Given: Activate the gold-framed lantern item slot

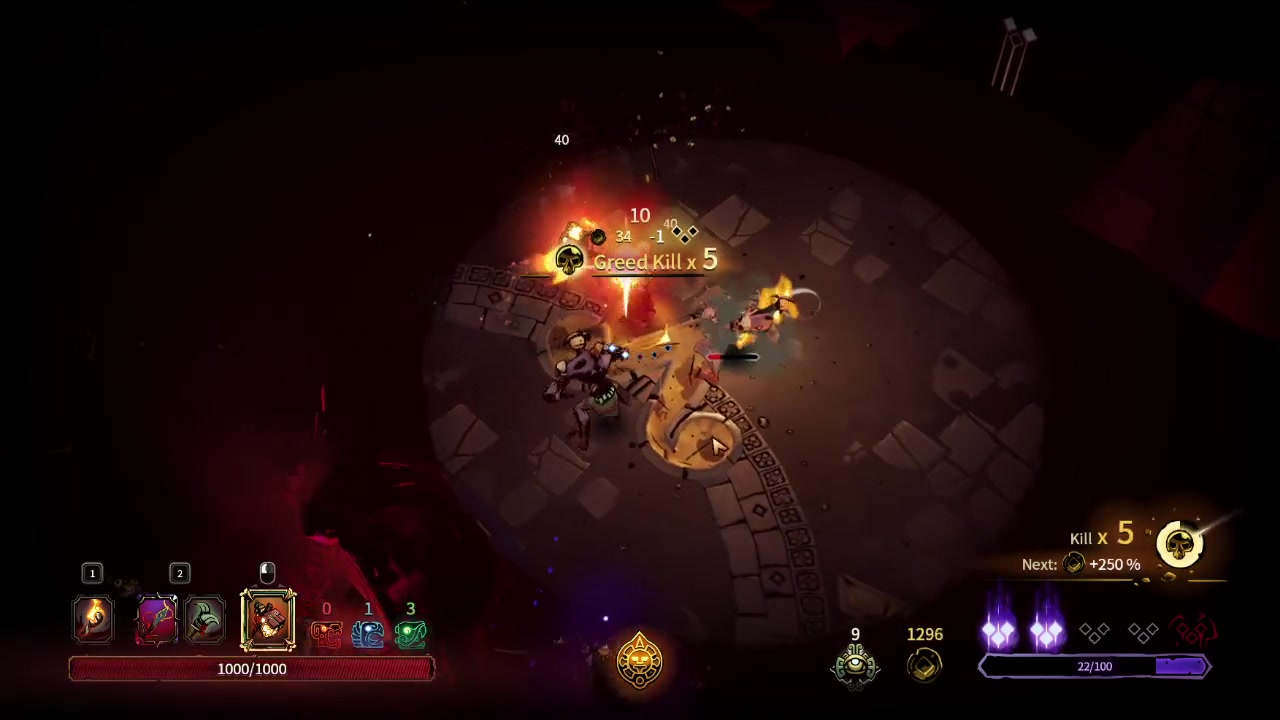Looking at the screenshot, I should [267, 620].
